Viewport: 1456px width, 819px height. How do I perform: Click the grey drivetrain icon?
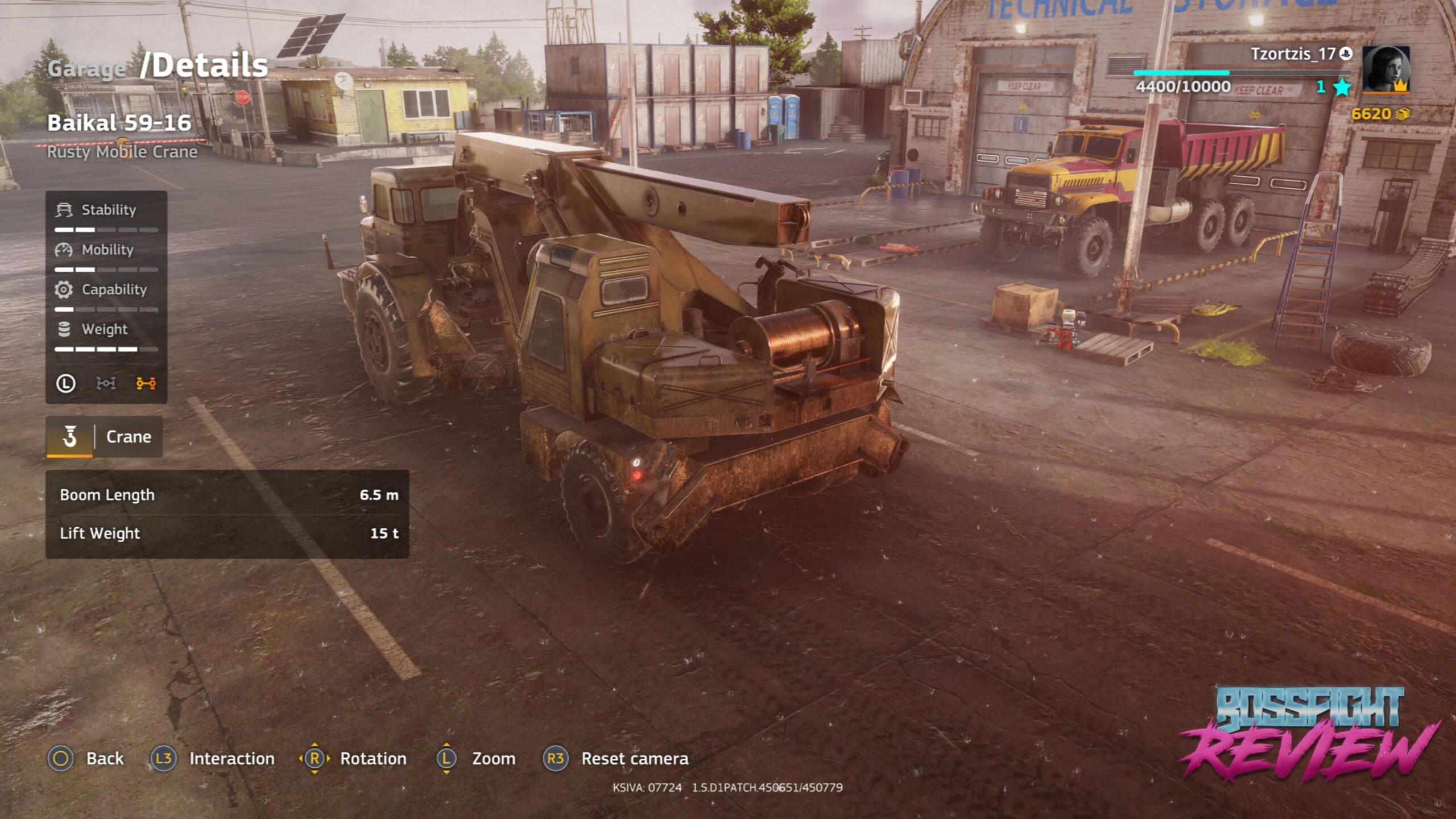click(106, 384)
